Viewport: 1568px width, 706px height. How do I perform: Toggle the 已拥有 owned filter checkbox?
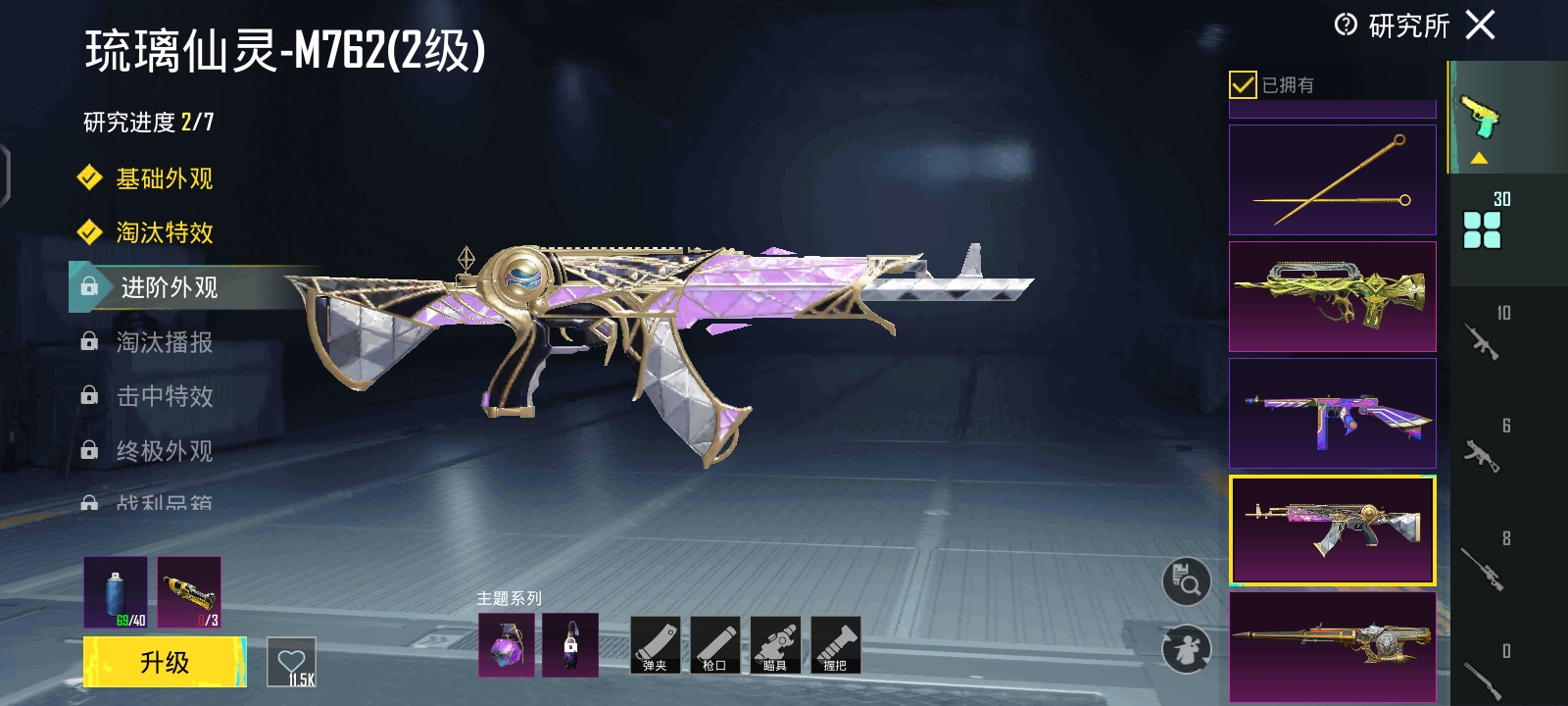pyautogui.click(x=1243, y=85)
